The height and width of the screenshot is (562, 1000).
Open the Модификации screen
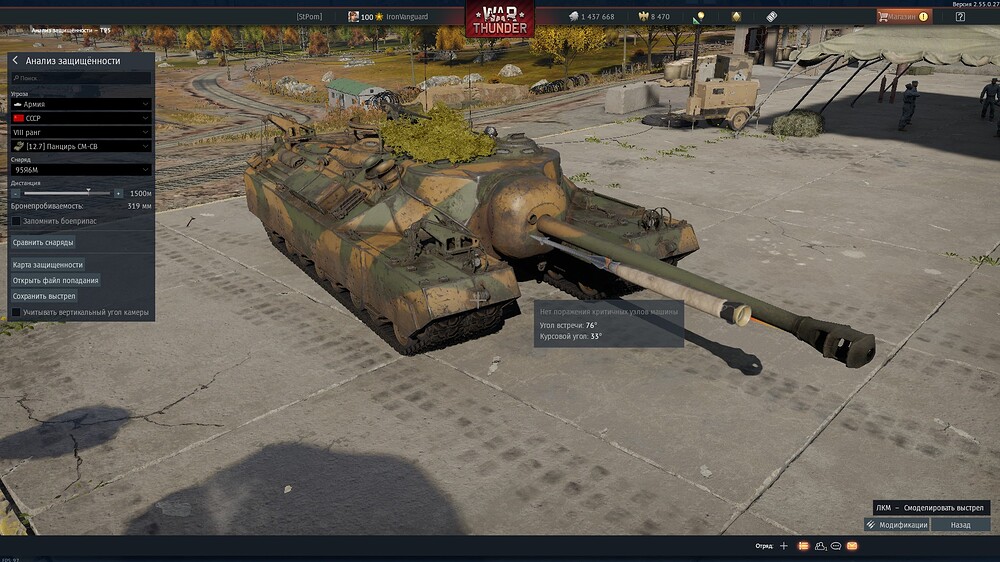pos(898,525)
